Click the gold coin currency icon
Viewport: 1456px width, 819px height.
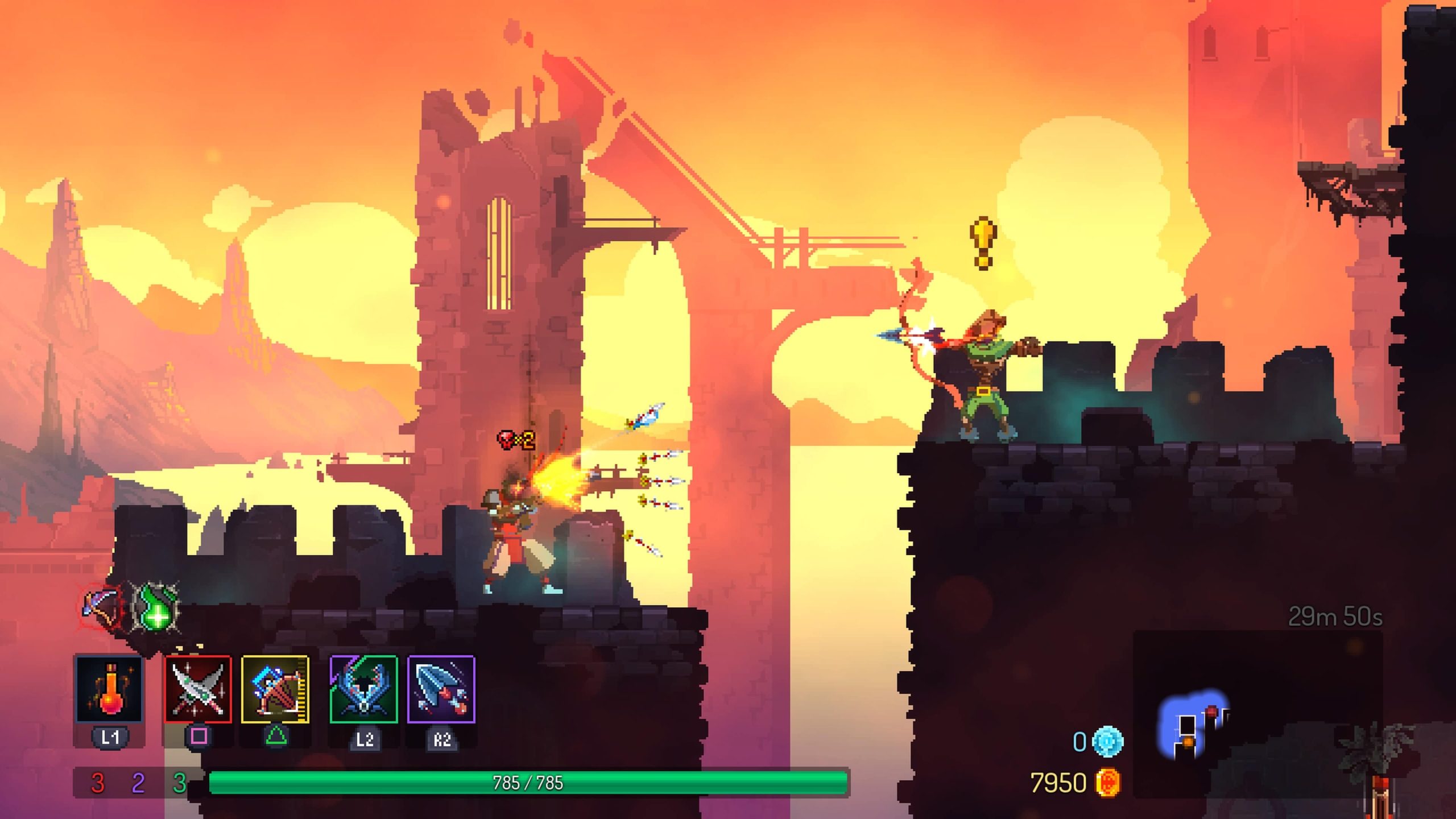pos(1108,783)
